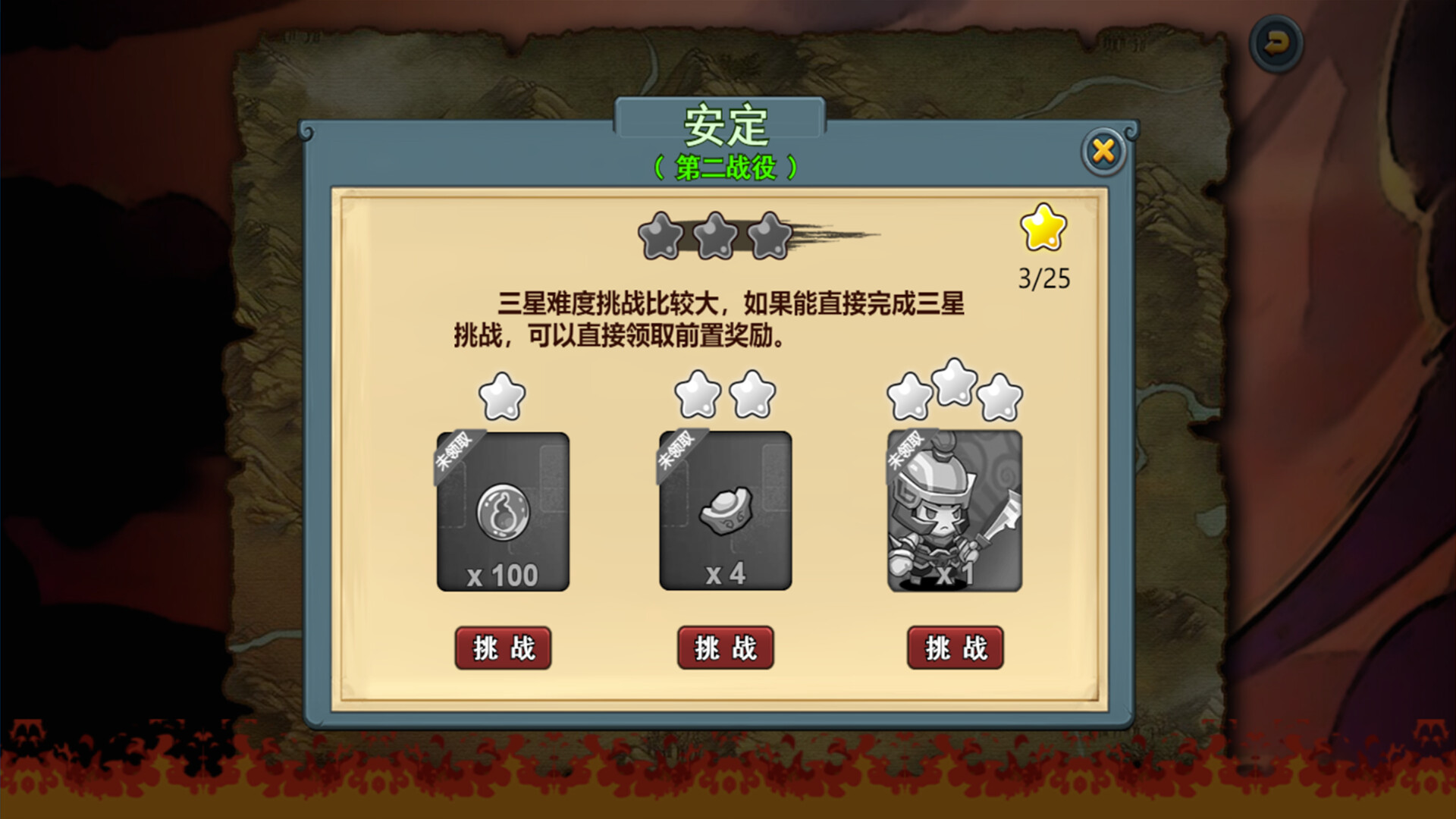Viewport: 1456px width, 819px height.
Task: Click the rightmost star of the hero reward
Action: pyautogui.click(x=1001, y=398)
